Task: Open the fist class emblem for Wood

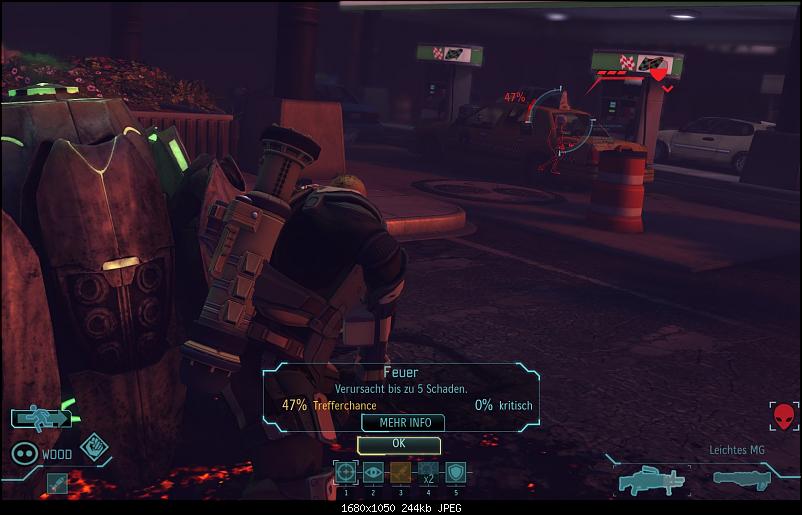Action: coord(94,446)
